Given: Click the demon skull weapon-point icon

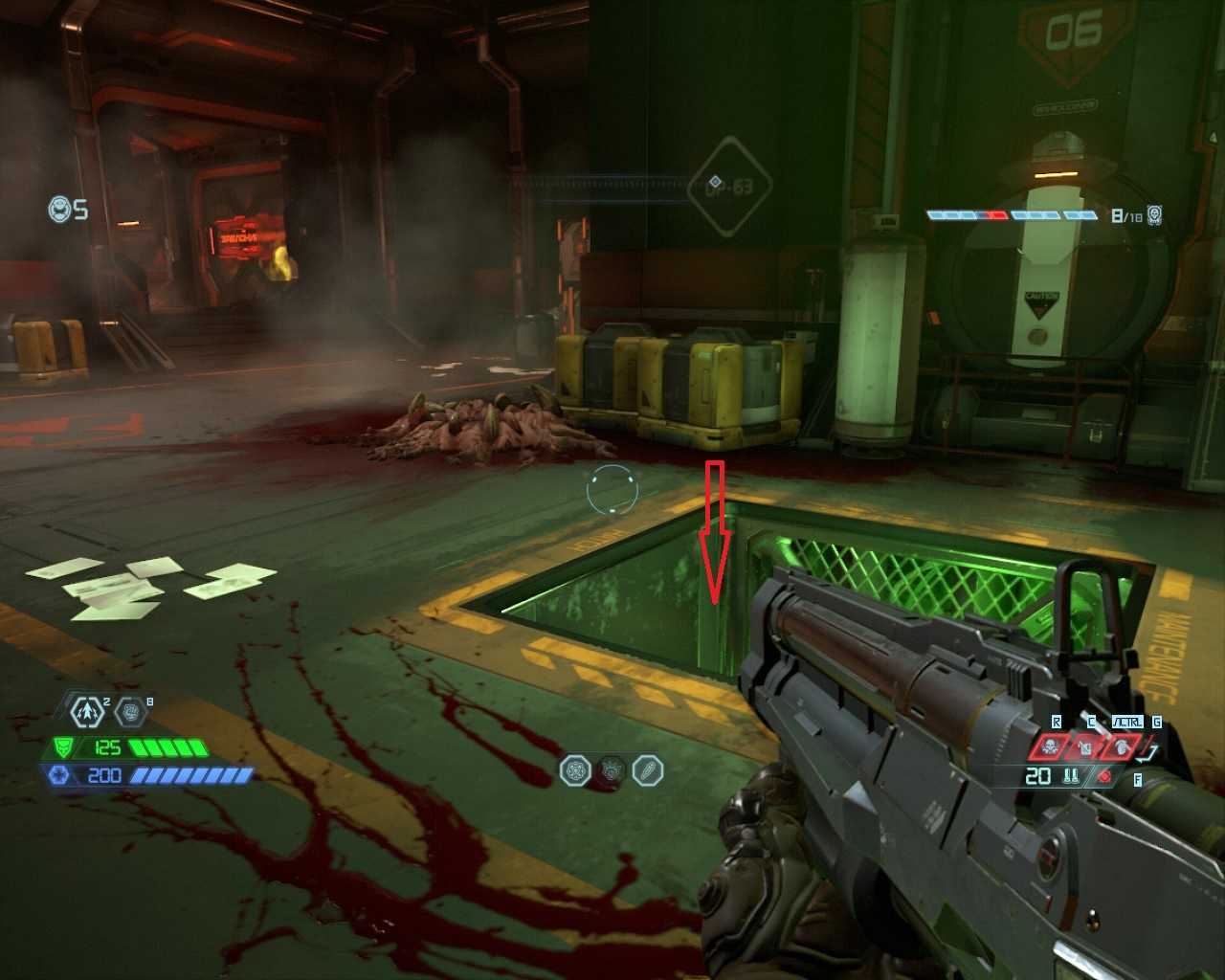Looking at the screenshot, I should coord(1155,214).
